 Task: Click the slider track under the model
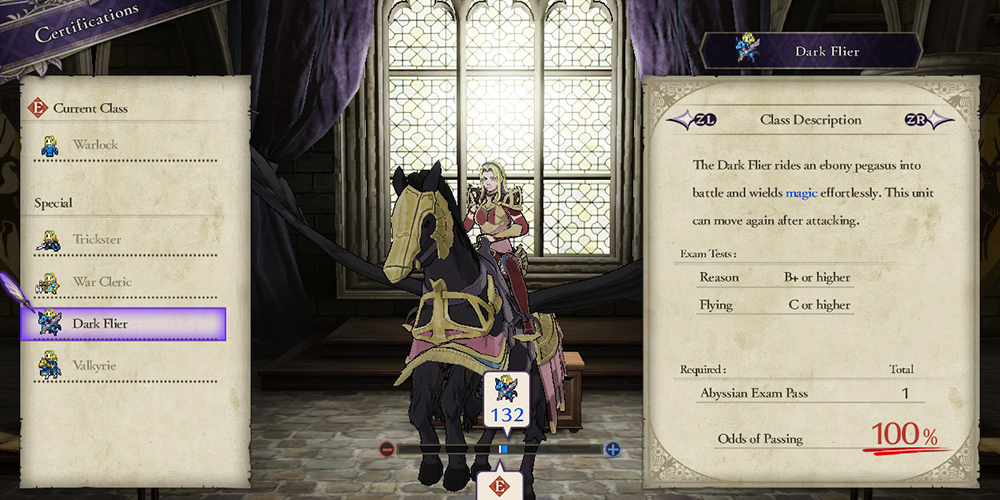coord(450,450)
